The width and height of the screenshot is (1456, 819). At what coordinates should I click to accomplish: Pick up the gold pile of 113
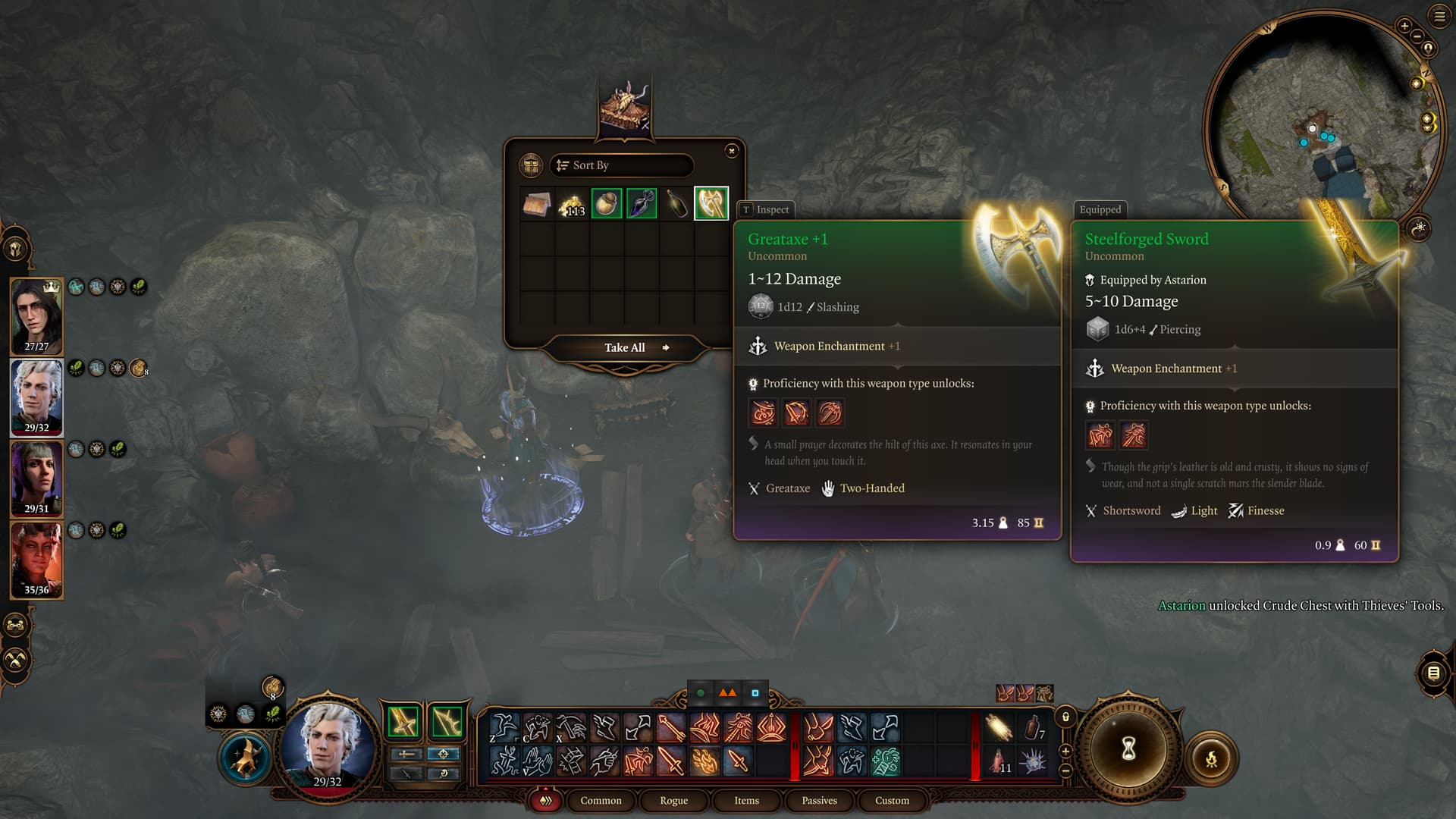click(x=572, y=204)
